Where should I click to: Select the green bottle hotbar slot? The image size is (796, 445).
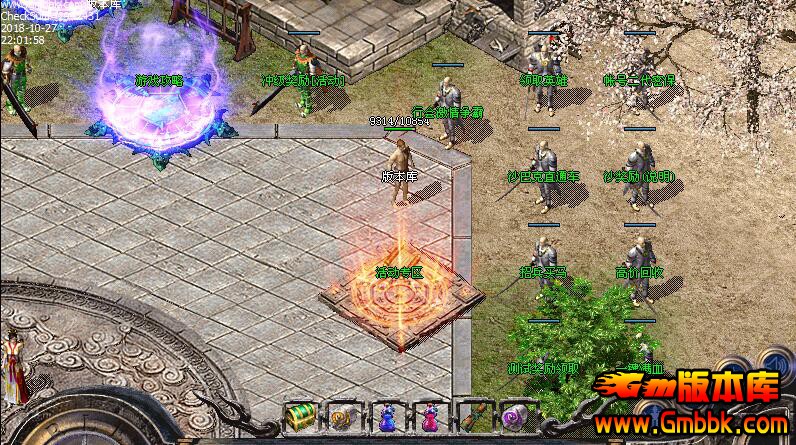473,416
